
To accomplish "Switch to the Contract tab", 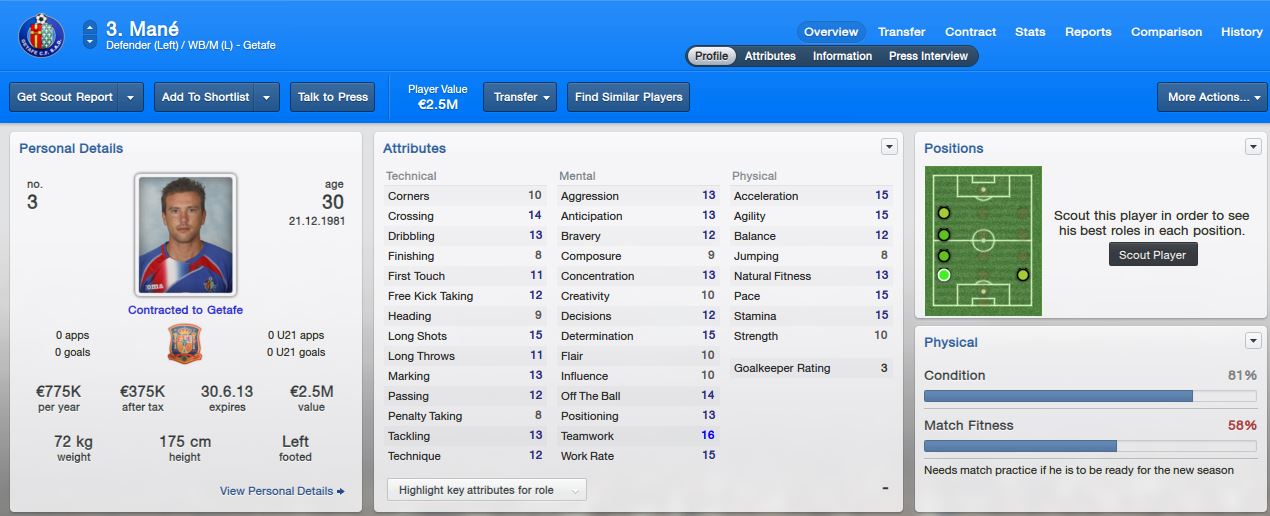I will (x=970, y=32).
